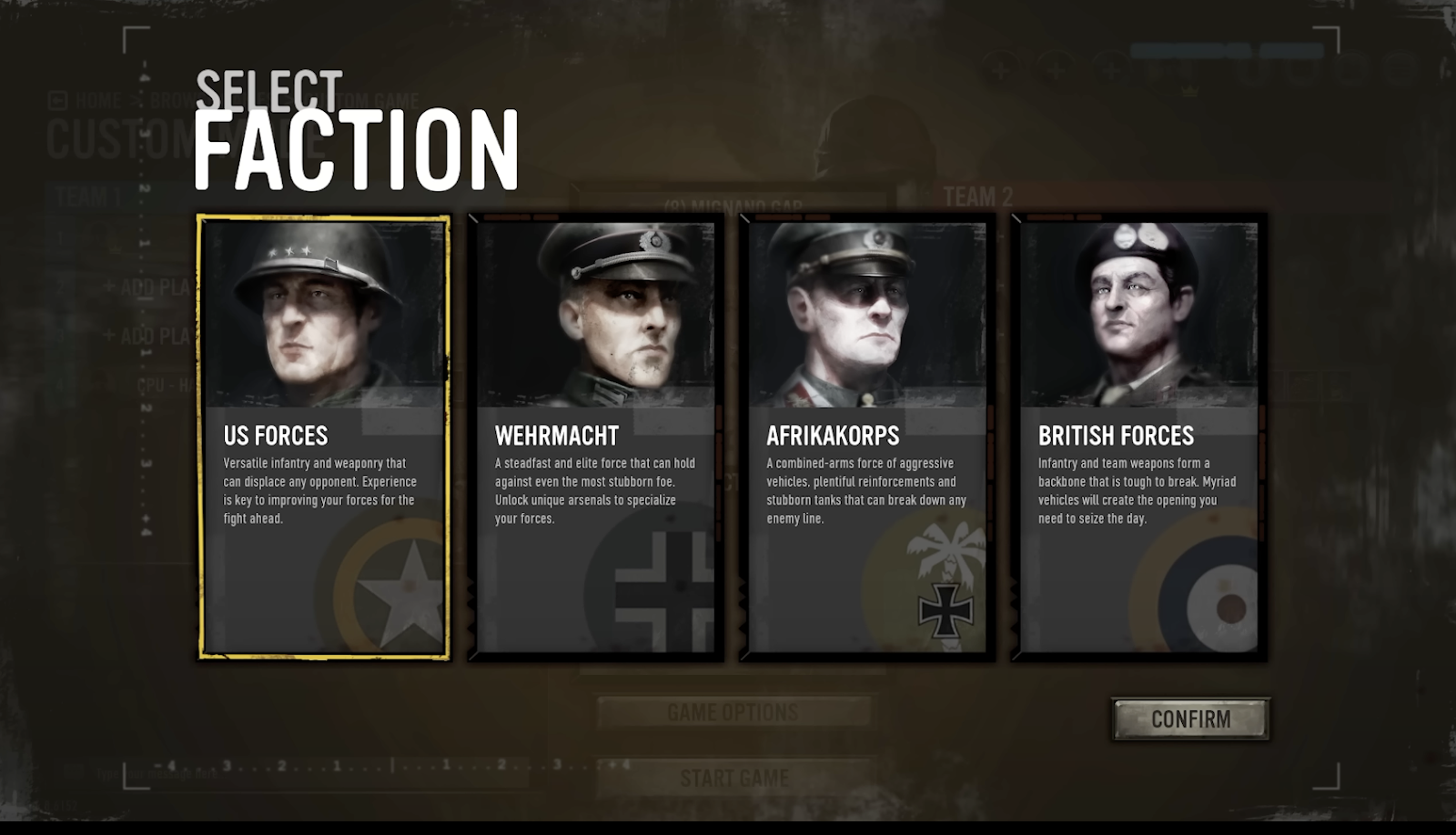Select the US Forces faction card
1456x835 pixels.
pyautogui.click(x=324, y=437)
